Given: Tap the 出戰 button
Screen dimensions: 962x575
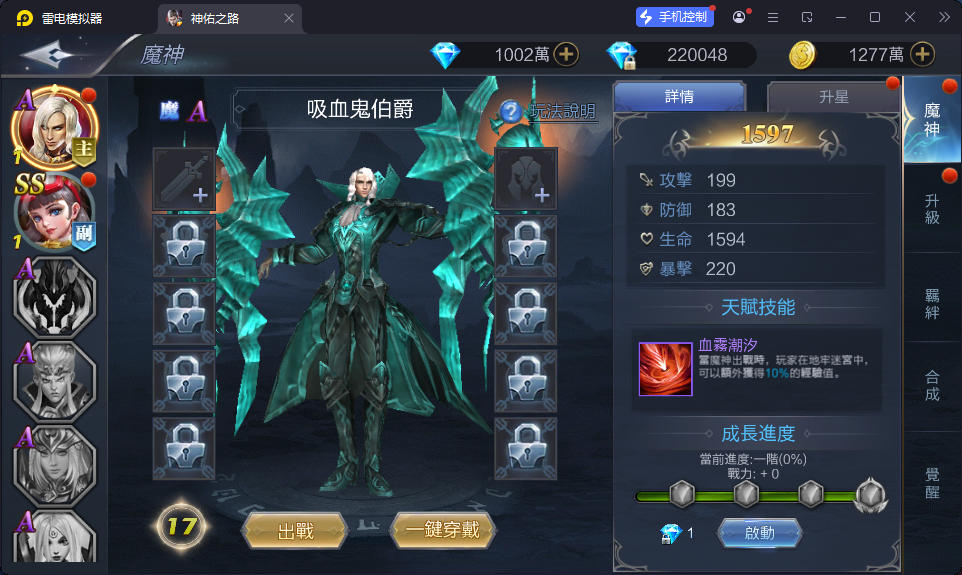Looking at the screenshot, I should point(295,530).
